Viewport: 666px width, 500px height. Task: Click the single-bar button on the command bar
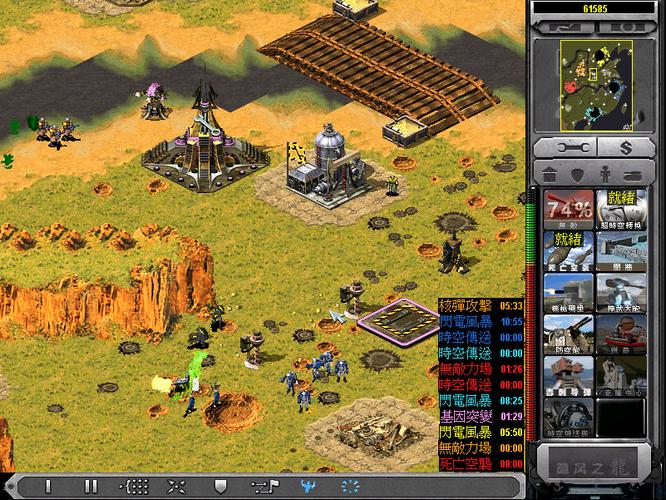[x=48, y=486]
